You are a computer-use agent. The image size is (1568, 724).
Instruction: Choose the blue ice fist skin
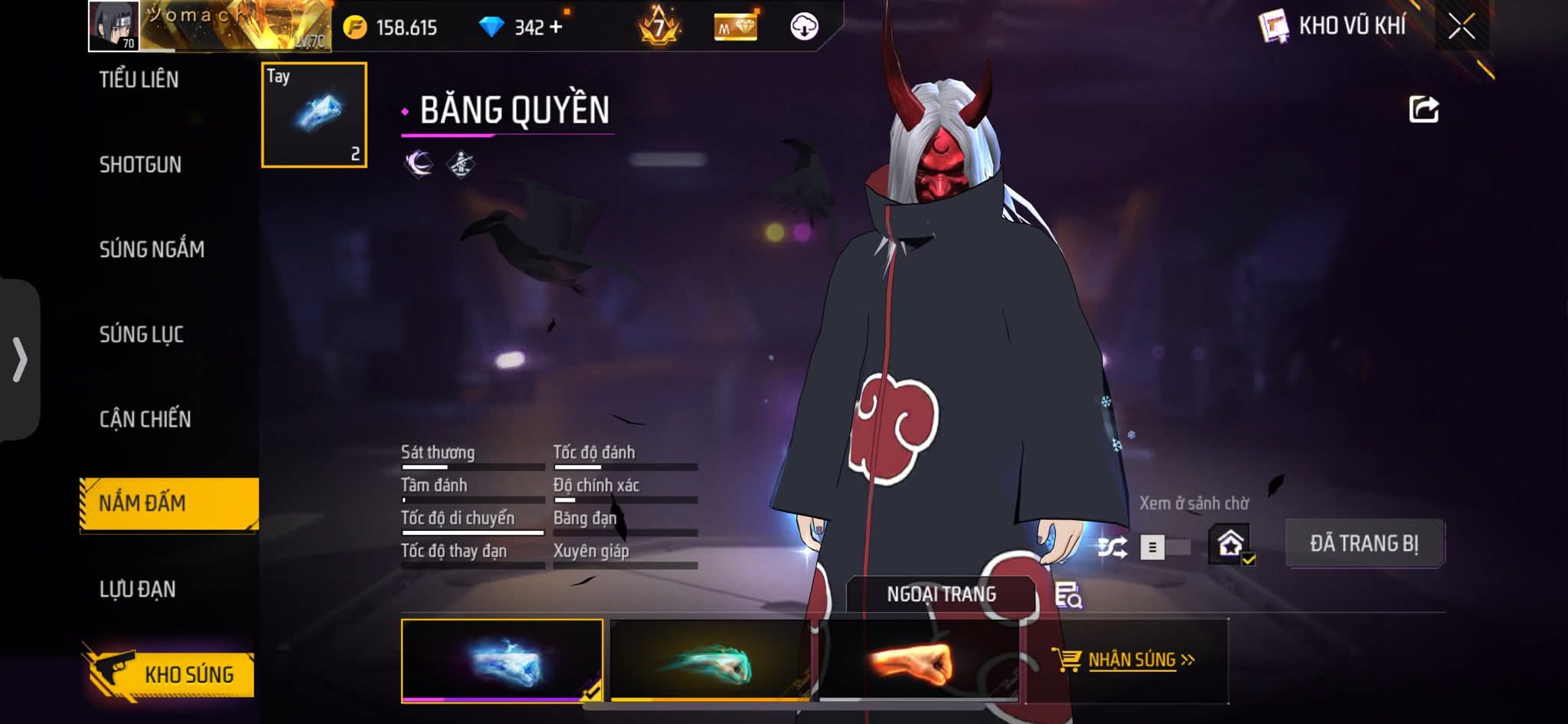[x=501, y=660]
